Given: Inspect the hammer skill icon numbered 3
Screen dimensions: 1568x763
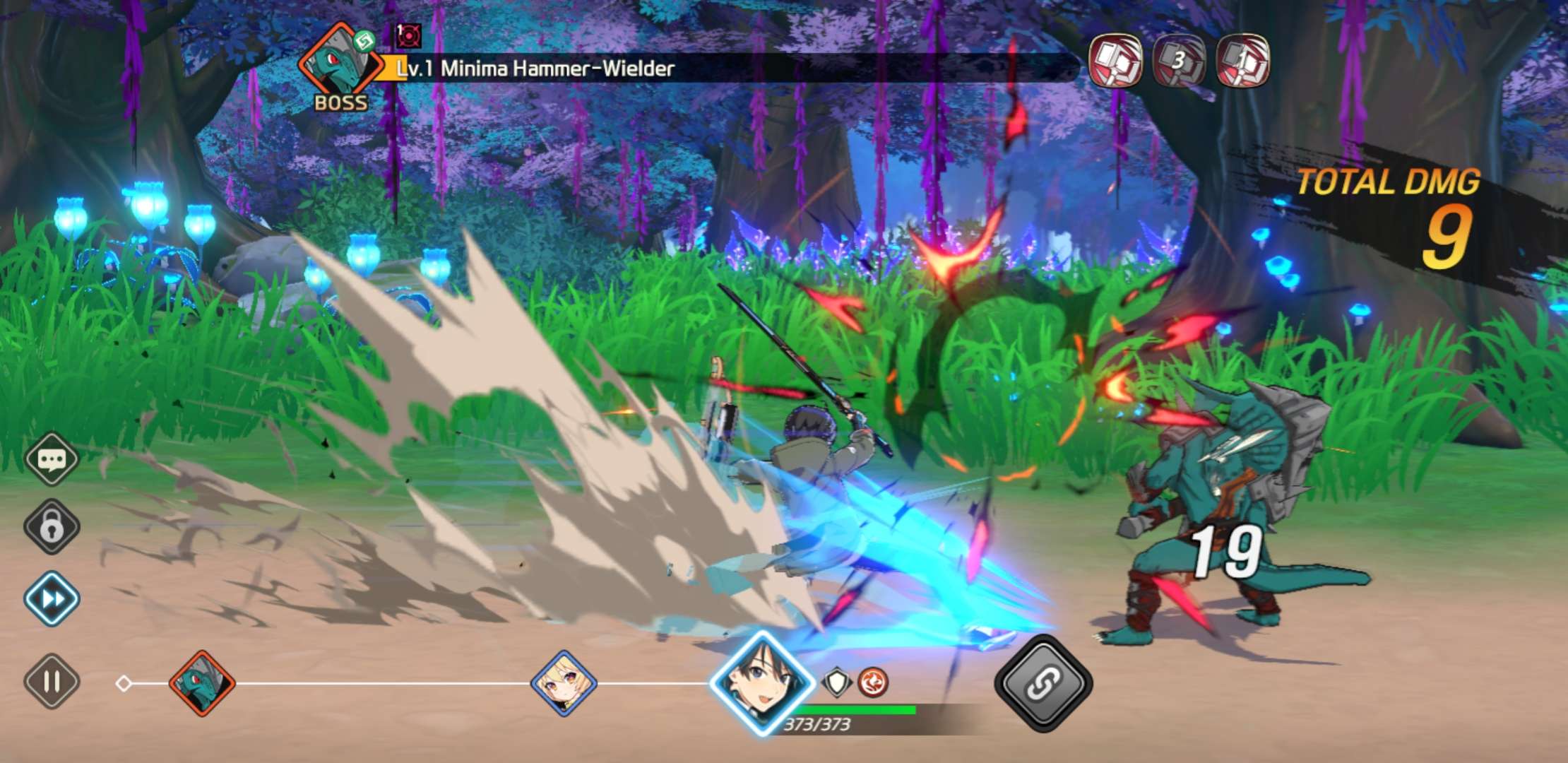Looking at the screenshot, I should click(1179, 61).
